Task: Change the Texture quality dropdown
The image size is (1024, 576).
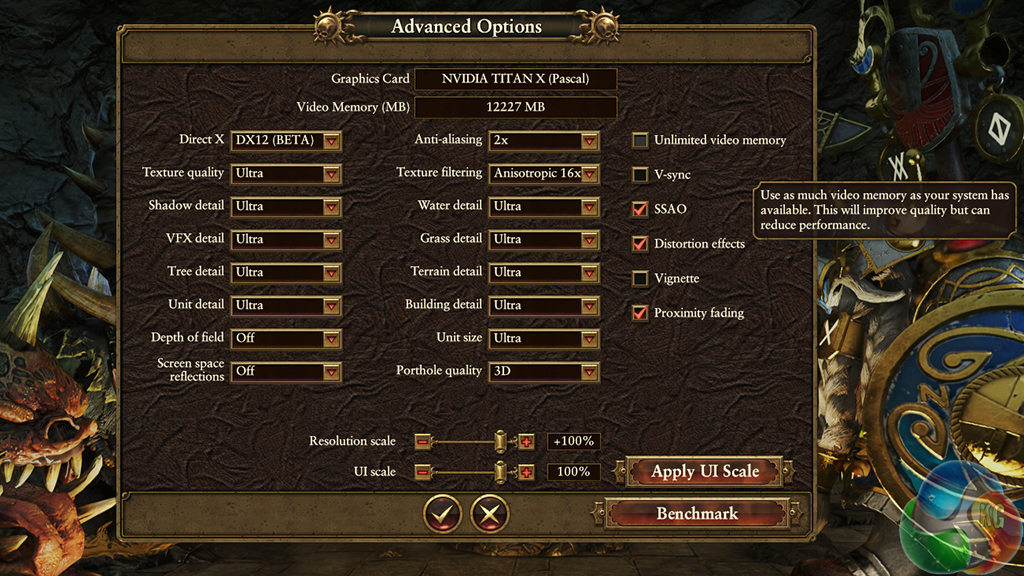Action: coord(286,174)
